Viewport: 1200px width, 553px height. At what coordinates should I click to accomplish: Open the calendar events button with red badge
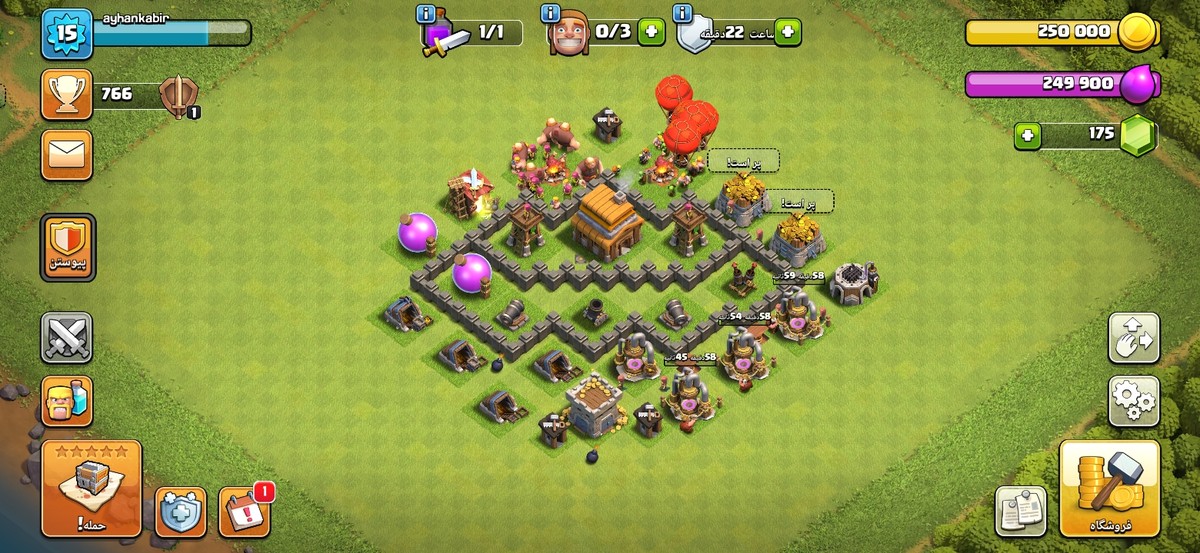(x=243, y=512)
